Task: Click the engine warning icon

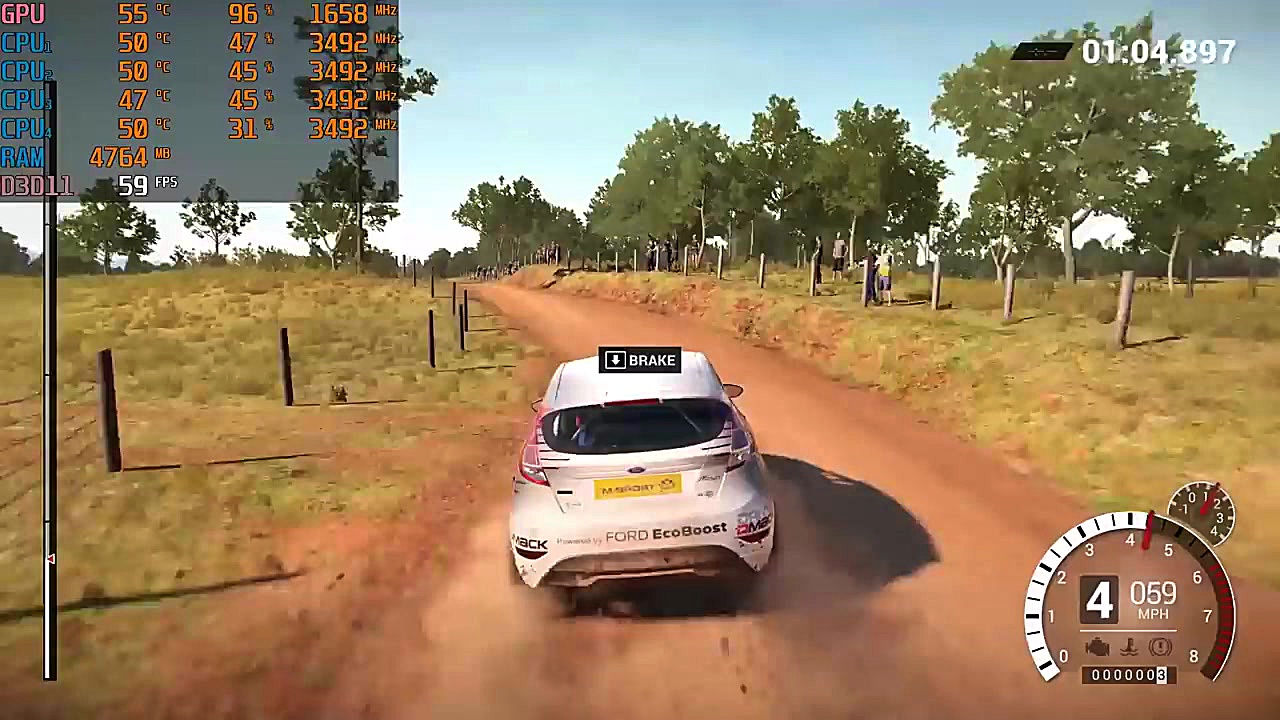Action: click(x=1097, y=647)
